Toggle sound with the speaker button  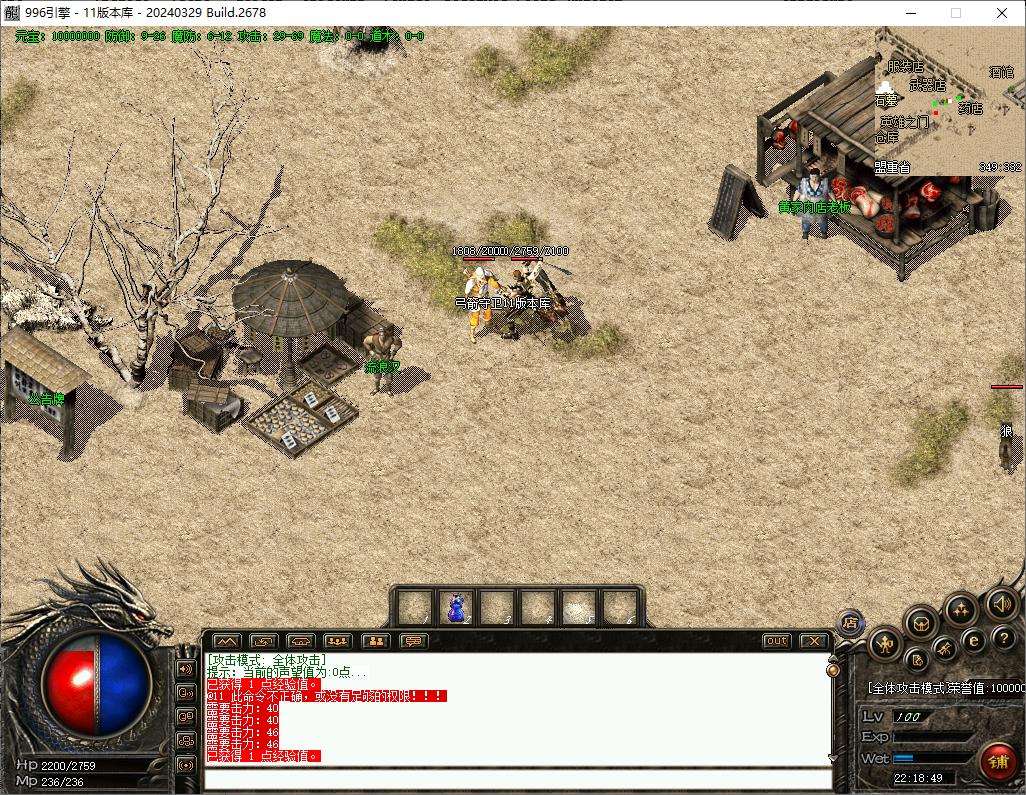(1001, 603)
